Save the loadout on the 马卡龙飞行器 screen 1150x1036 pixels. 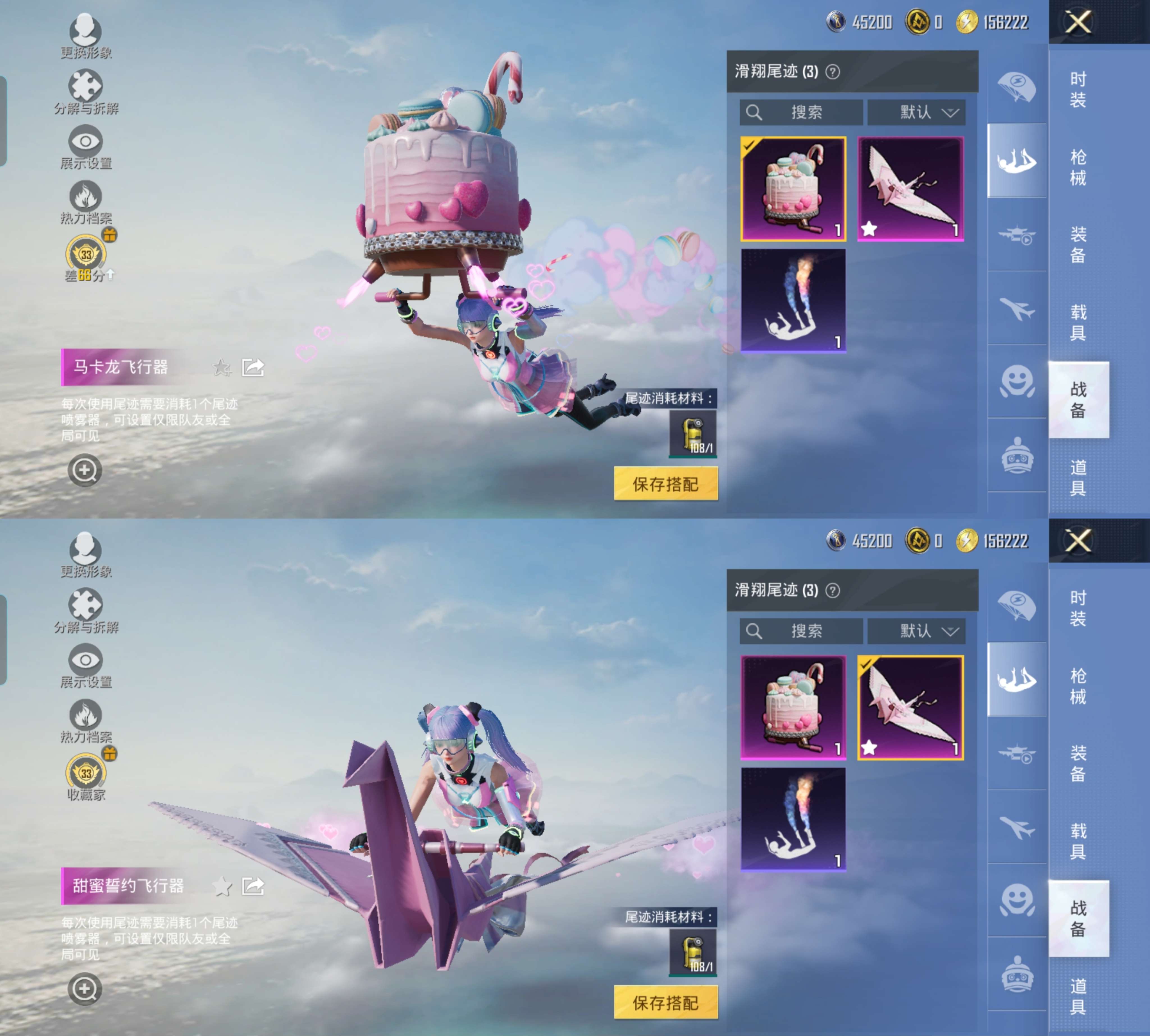pyautogui.click(x=665, y=484)
